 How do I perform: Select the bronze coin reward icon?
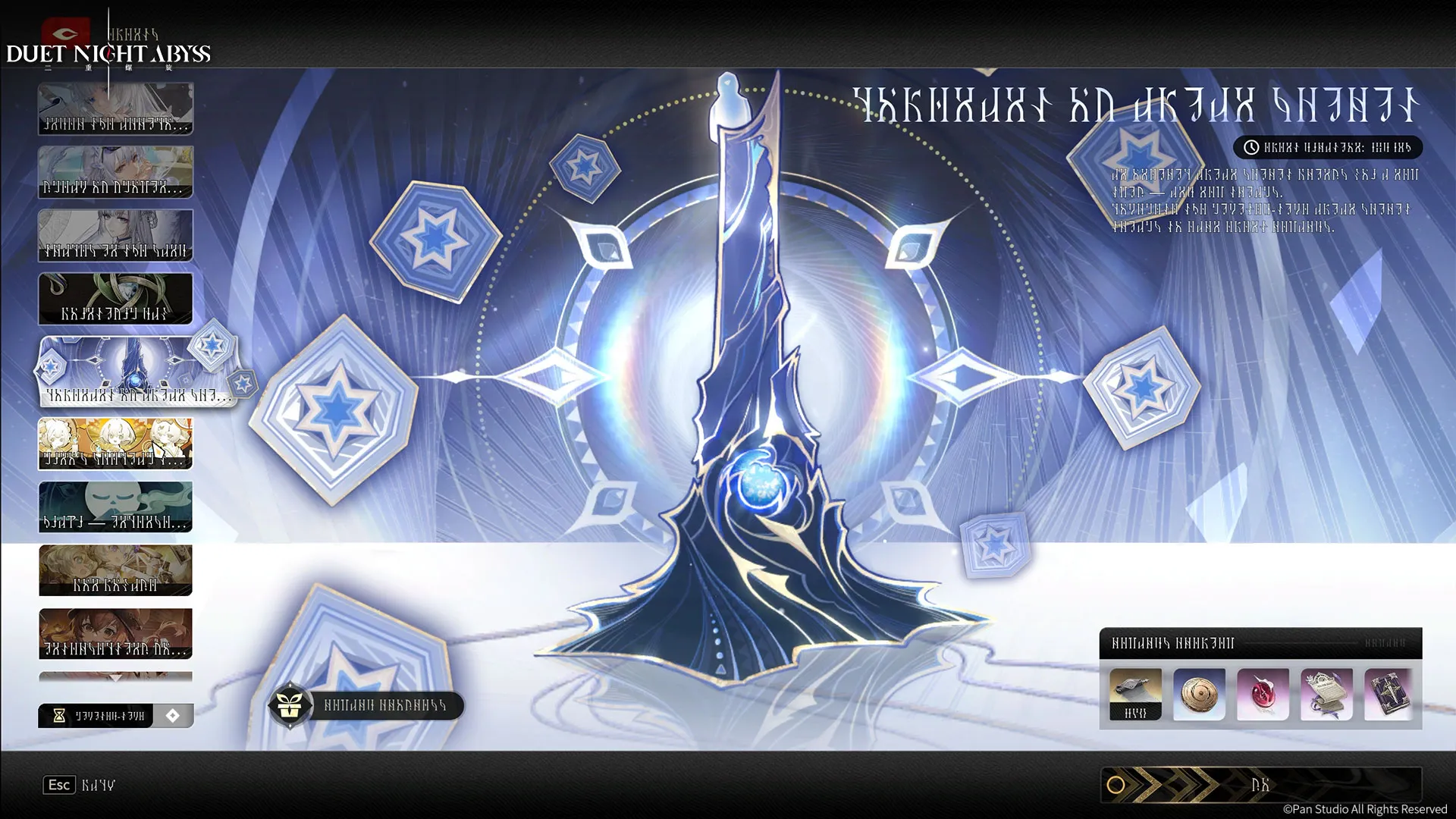pyautogui.click(x=1199, y=694)
